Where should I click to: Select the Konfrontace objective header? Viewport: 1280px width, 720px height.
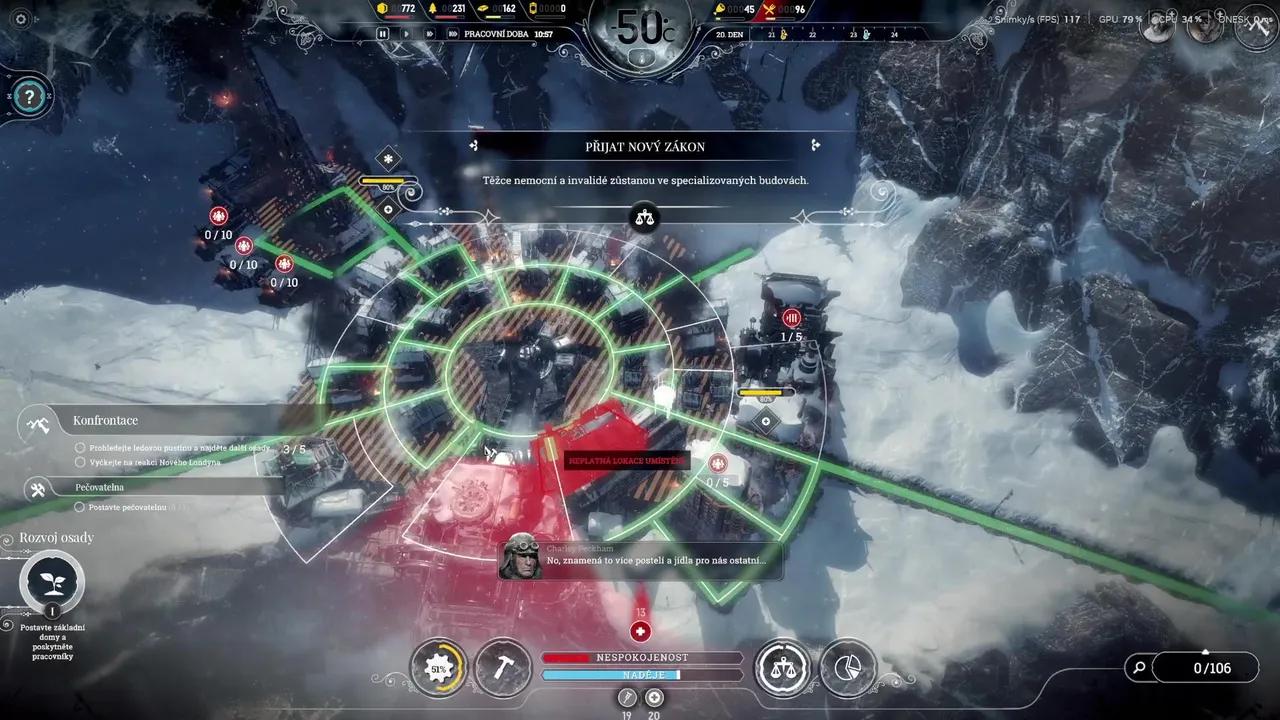105,421
